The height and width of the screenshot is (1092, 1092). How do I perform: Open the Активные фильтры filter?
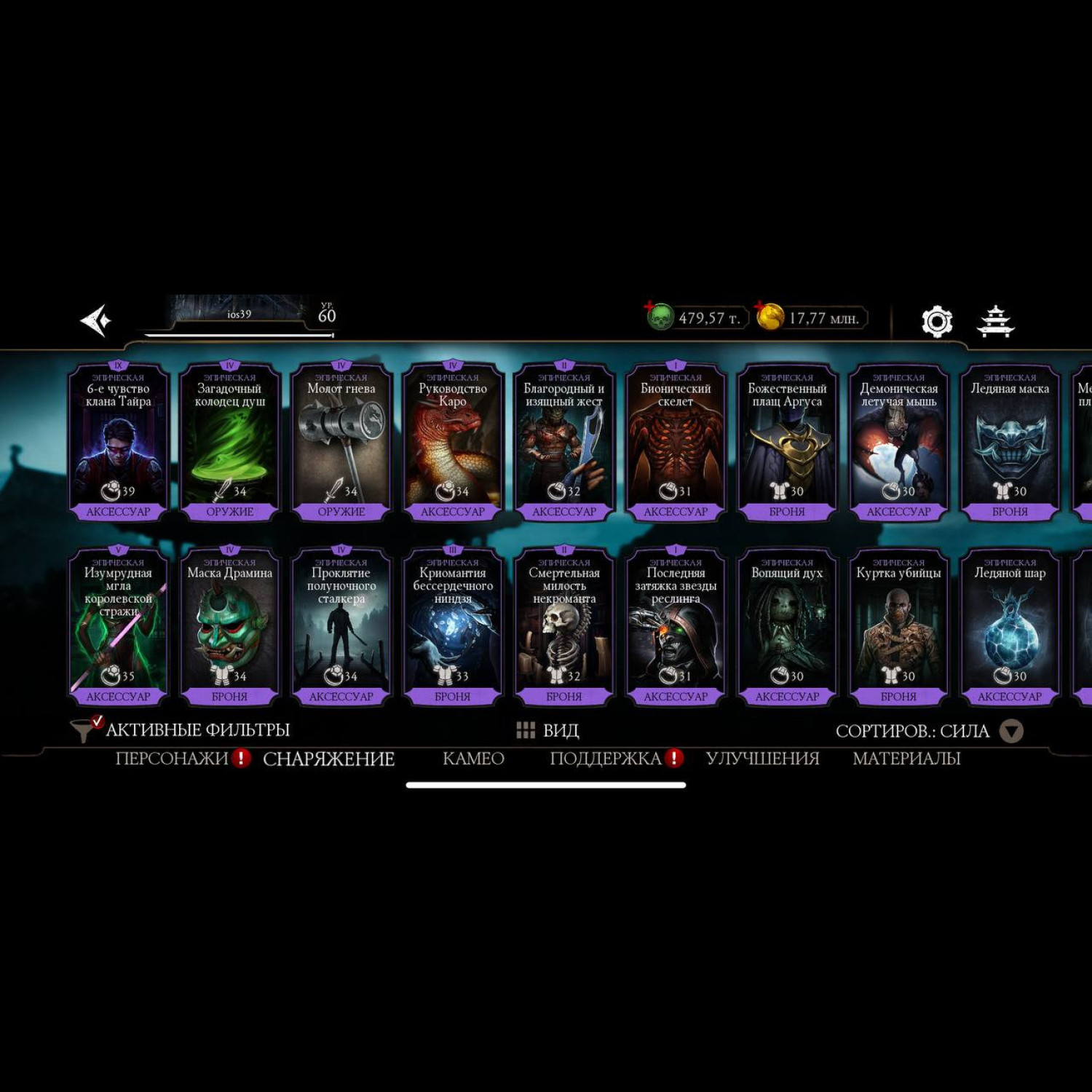click(182, 729)
